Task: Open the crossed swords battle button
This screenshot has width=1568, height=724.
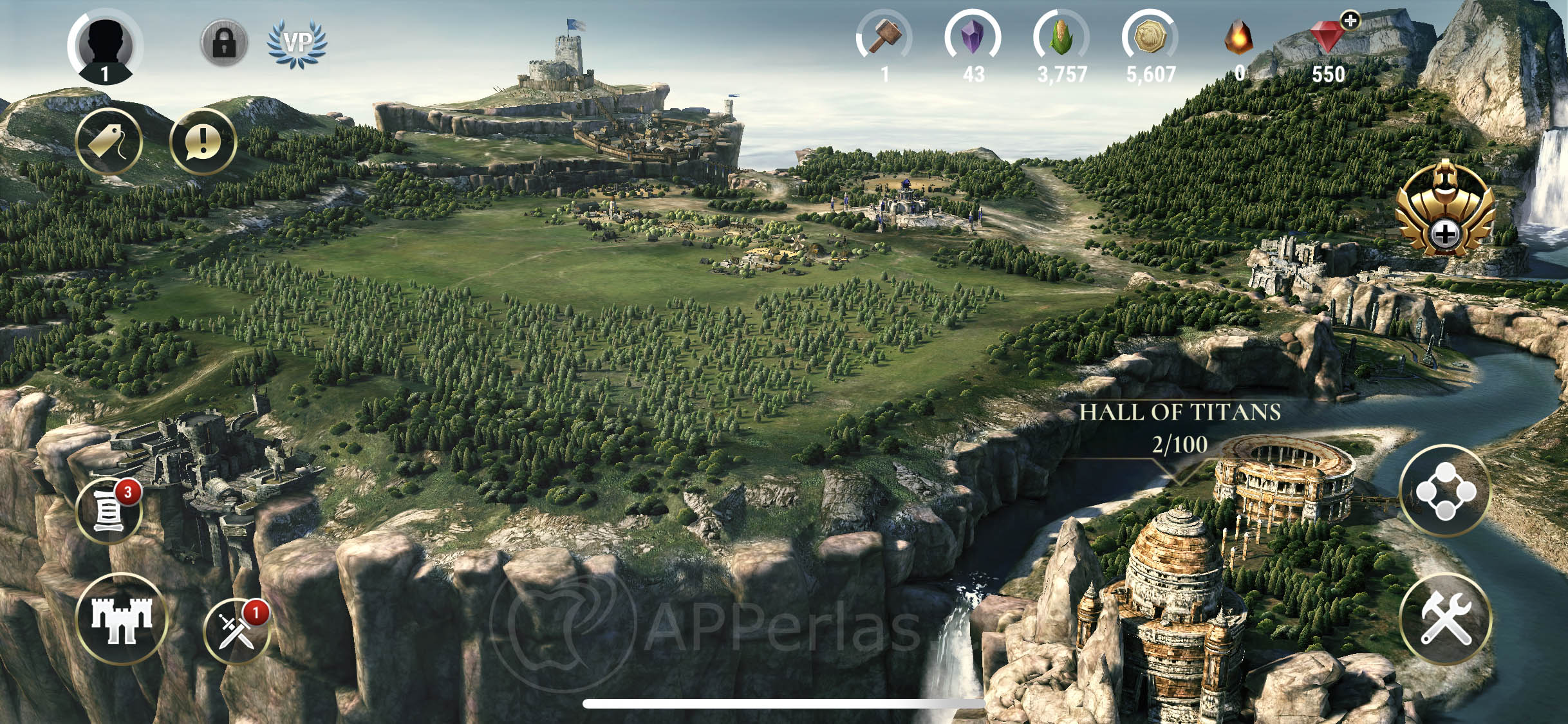Action: point(236,630)
